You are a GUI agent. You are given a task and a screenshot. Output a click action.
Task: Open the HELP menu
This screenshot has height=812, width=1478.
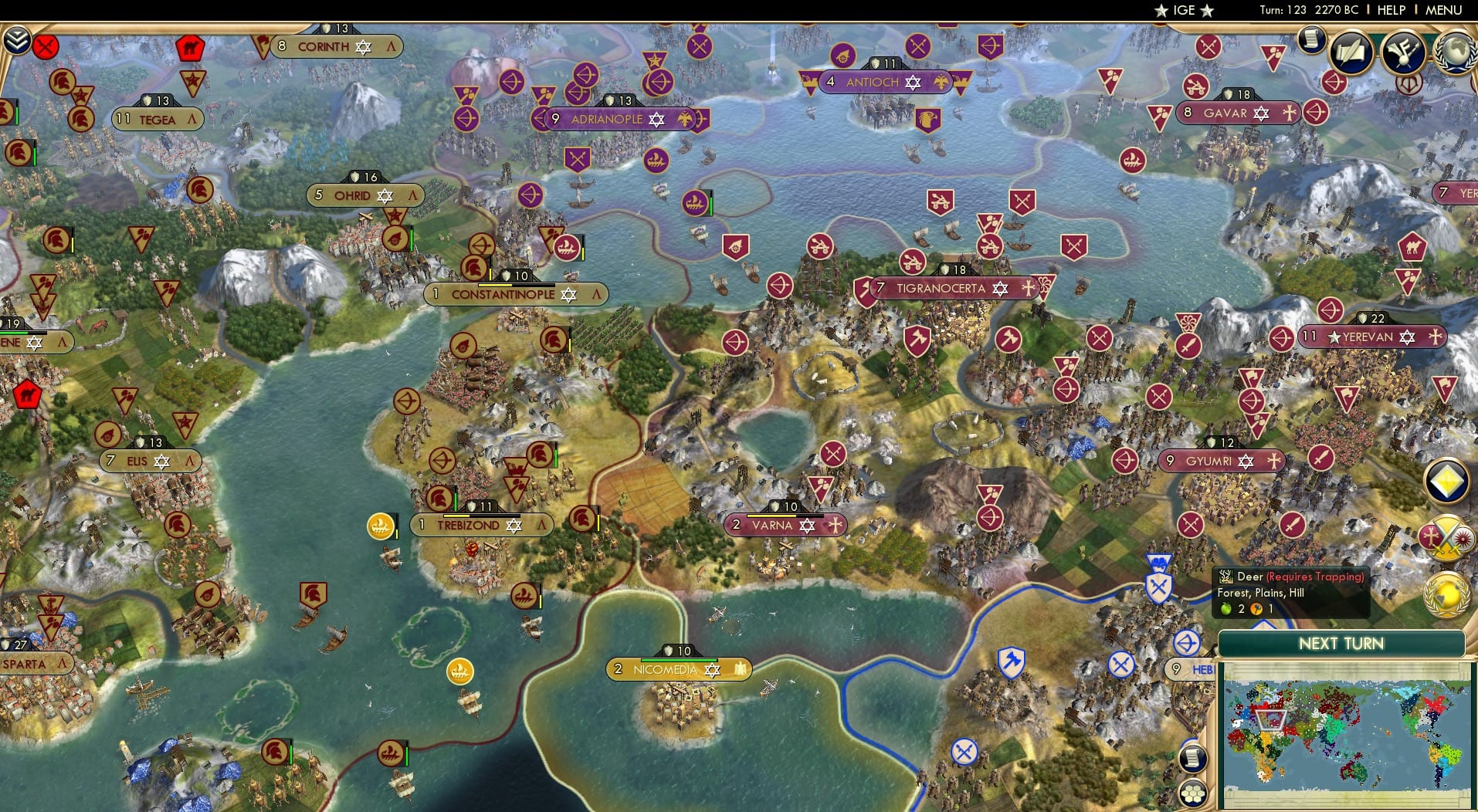tap(1390, 11)
